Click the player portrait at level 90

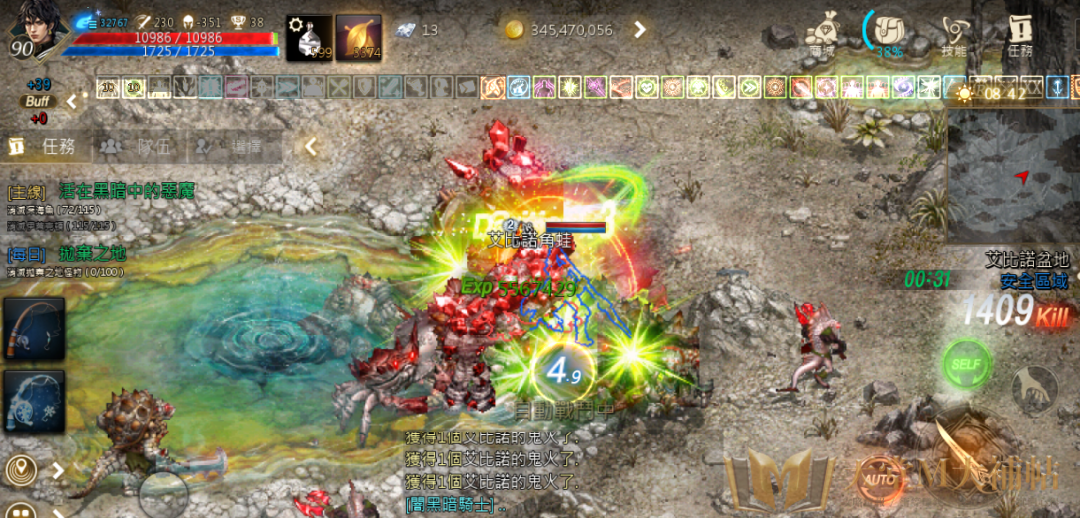35,30
